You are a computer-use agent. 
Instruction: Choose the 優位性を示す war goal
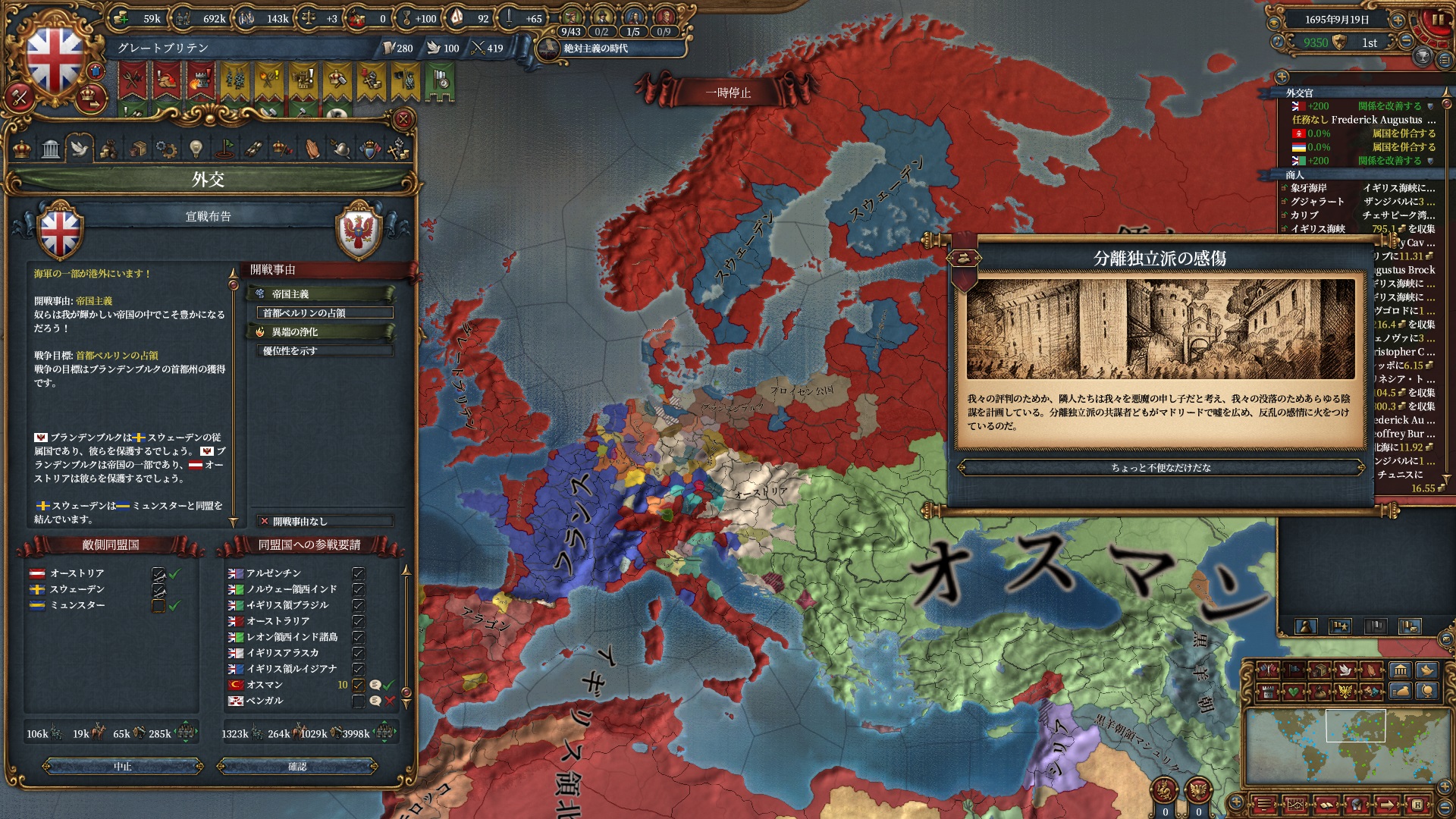(x=325, y=351)
